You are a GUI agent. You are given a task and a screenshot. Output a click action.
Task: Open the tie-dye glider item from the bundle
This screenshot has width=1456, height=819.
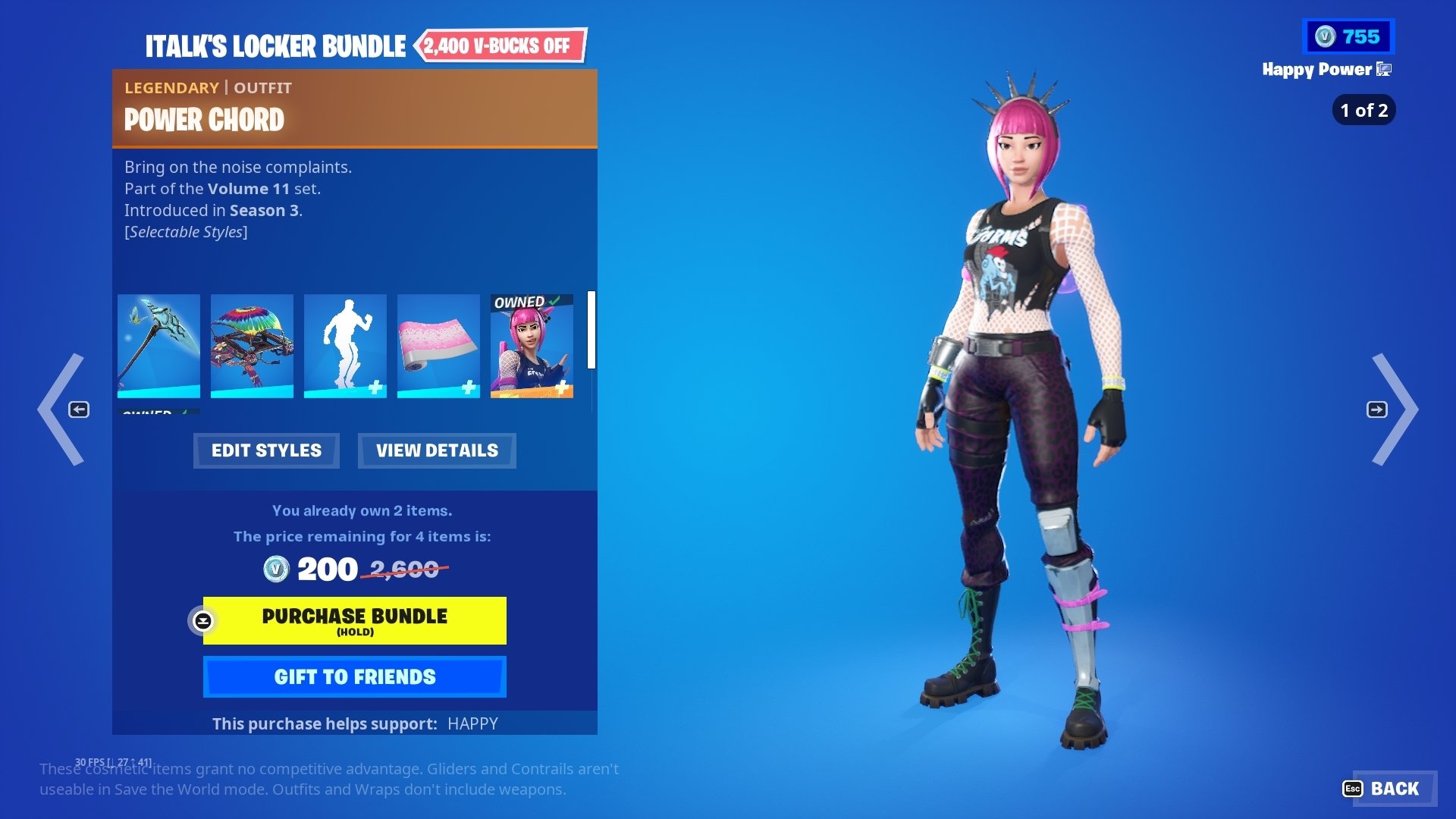pos(251,345)
